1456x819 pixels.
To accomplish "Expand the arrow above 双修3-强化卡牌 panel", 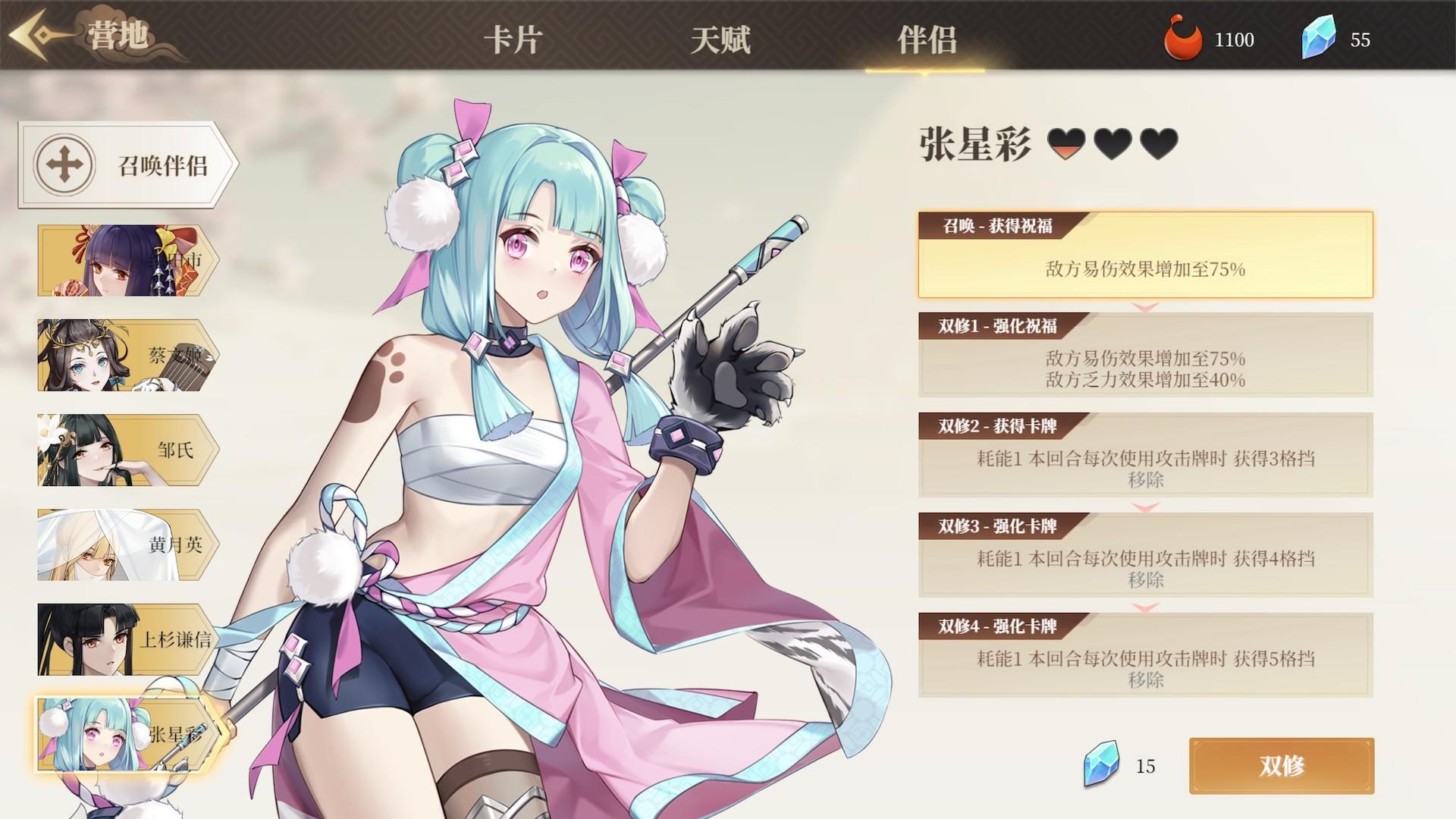I will point(1144,507).
